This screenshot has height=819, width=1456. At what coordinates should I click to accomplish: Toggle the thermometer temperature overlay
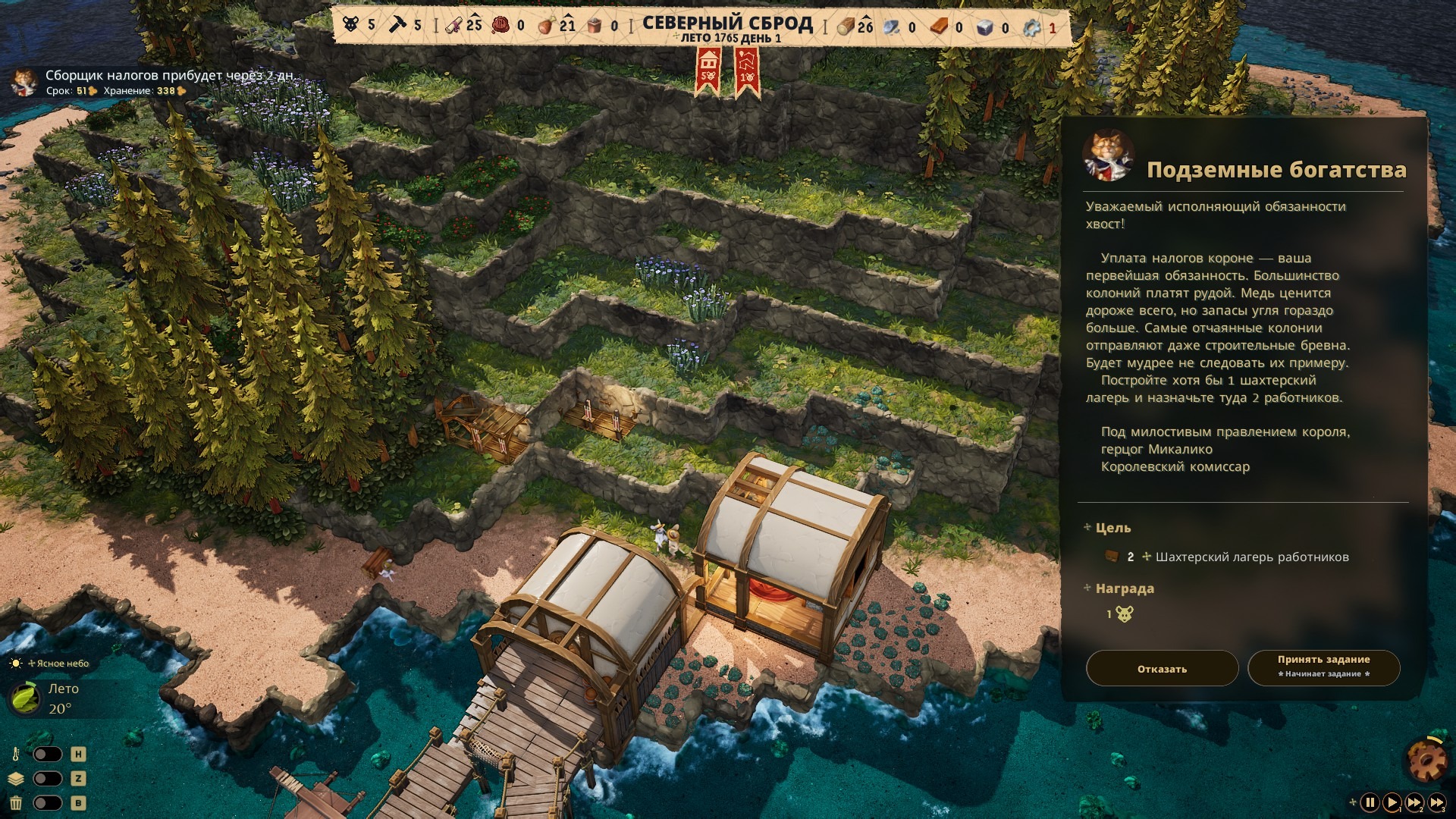click(47, 755)
